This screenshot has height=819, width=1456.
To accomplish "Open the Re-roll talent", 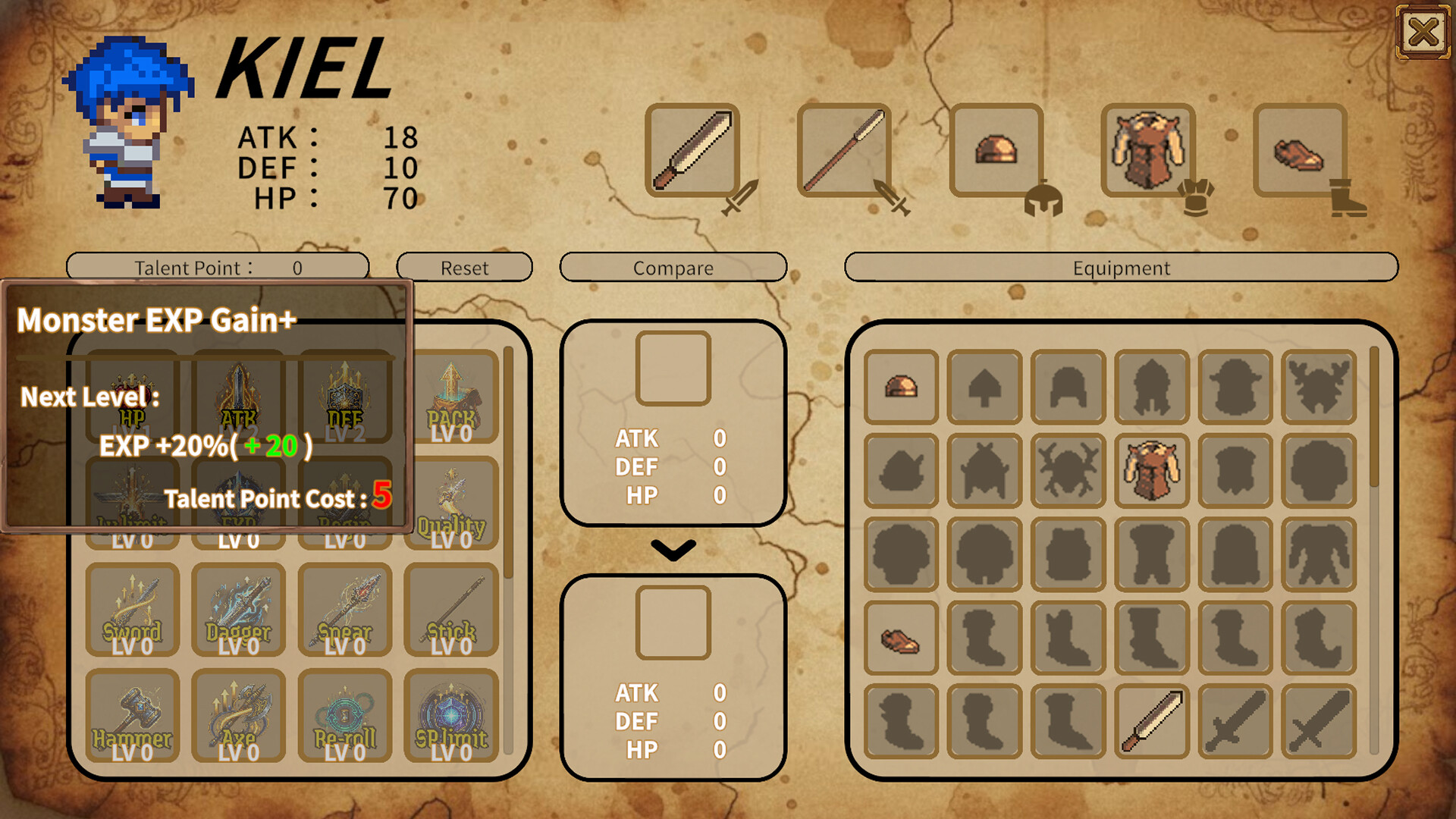I will 346,717.
